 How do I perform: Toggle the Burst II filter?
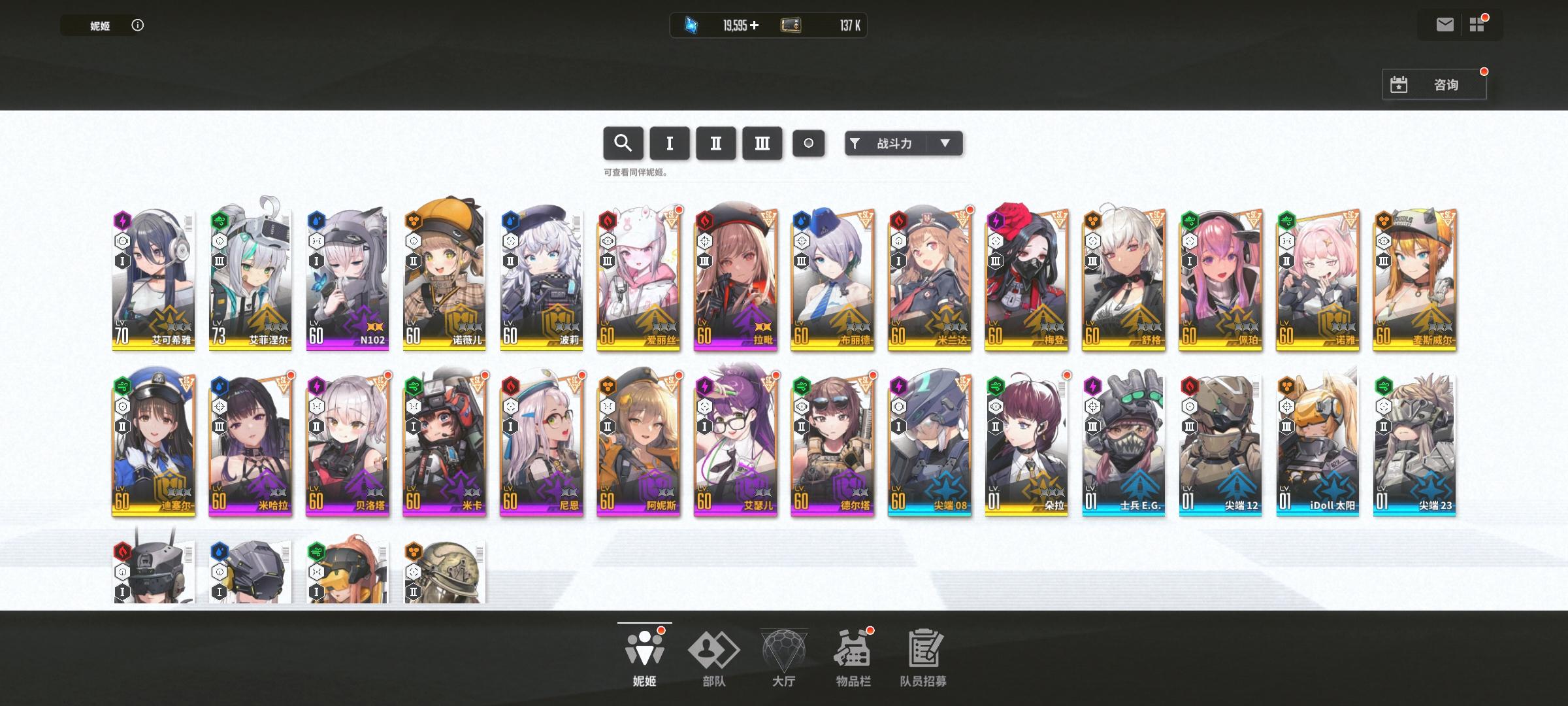(716, 143)
